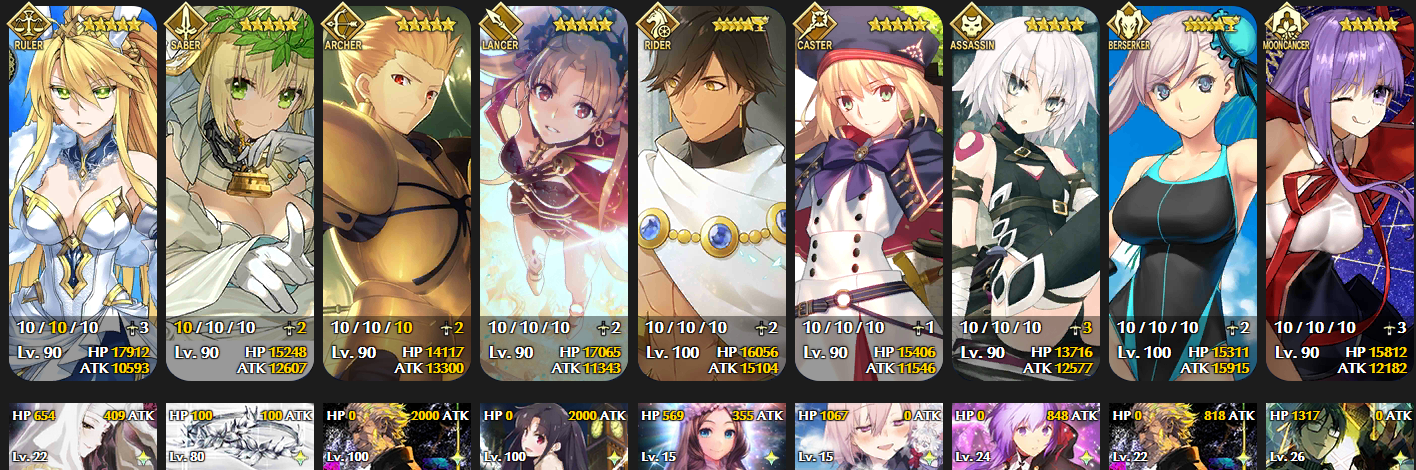Select the Lancer class servant card
Screen dimensions: 1416x470
(554, 192)
